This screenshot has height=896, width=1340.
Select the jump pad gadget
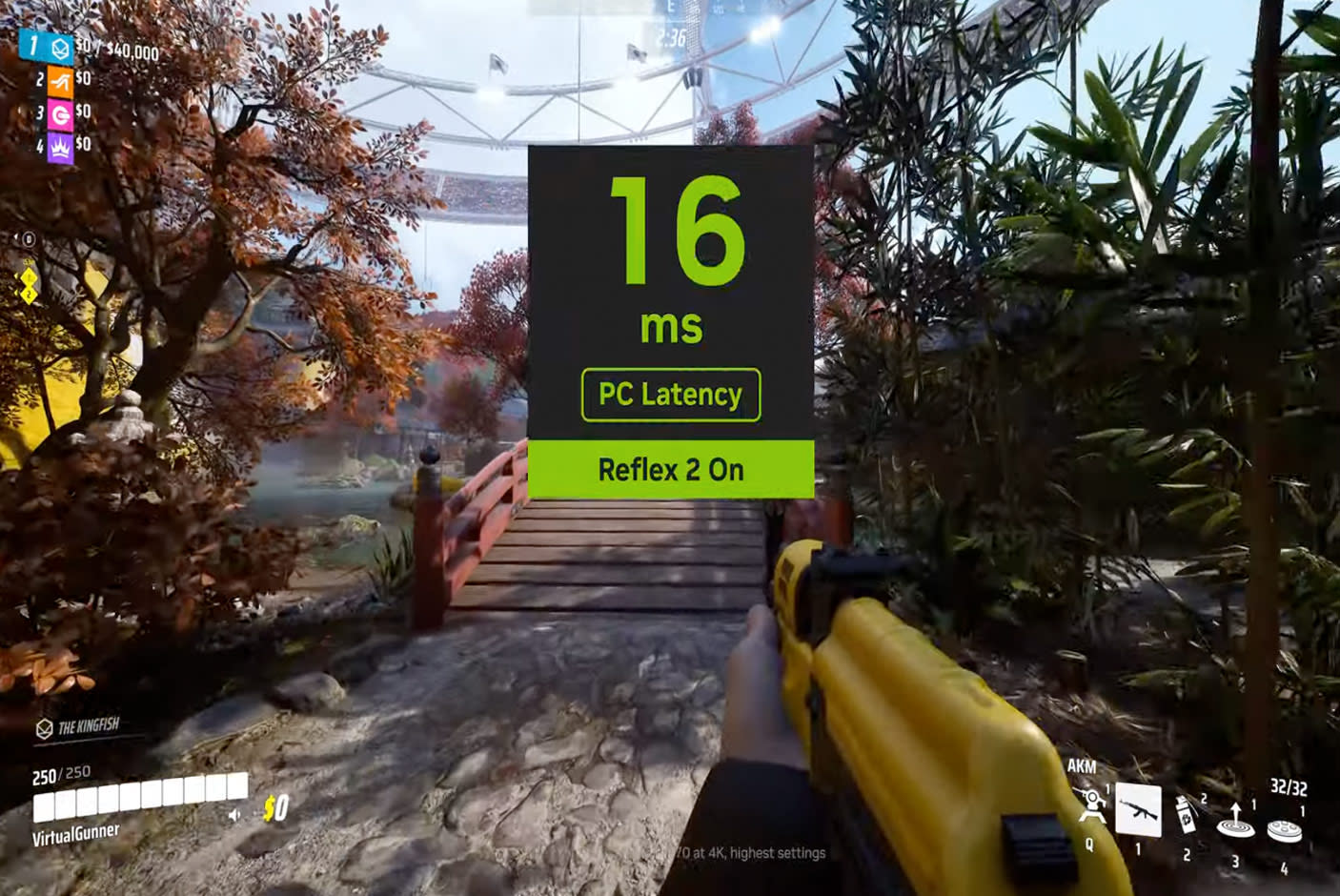point(1235,820)
